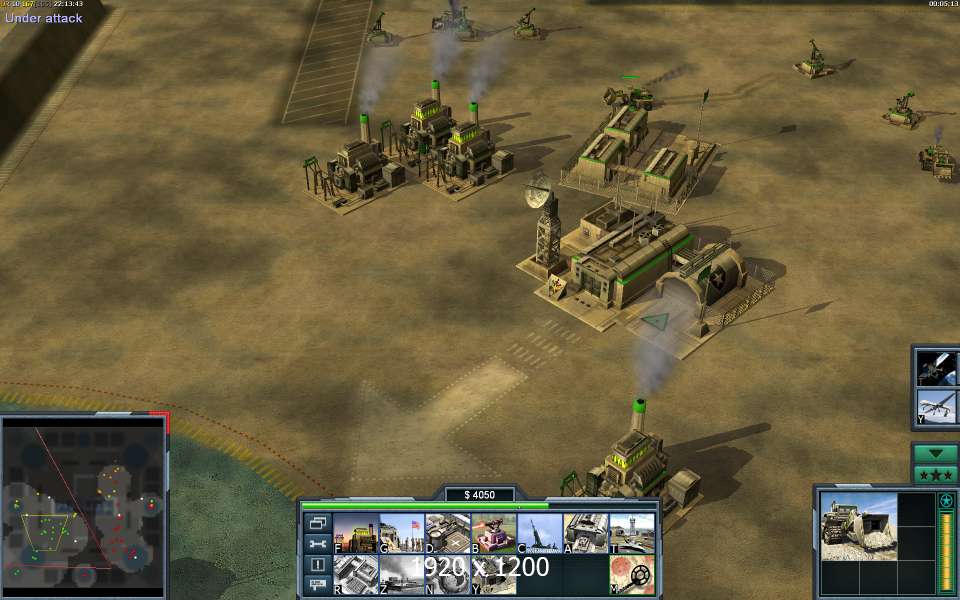Build the power plant with hotkey F
Viewport: 960px width, 600px height.
355,533
